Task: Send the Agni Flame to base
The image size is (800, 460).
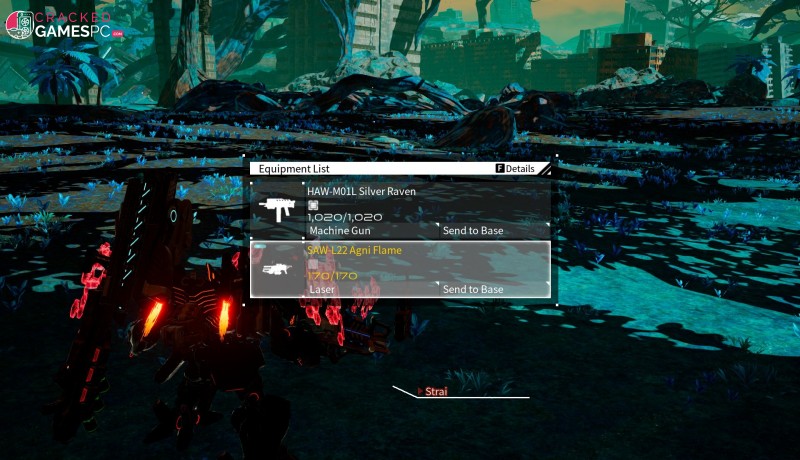Action: (473, 290)
